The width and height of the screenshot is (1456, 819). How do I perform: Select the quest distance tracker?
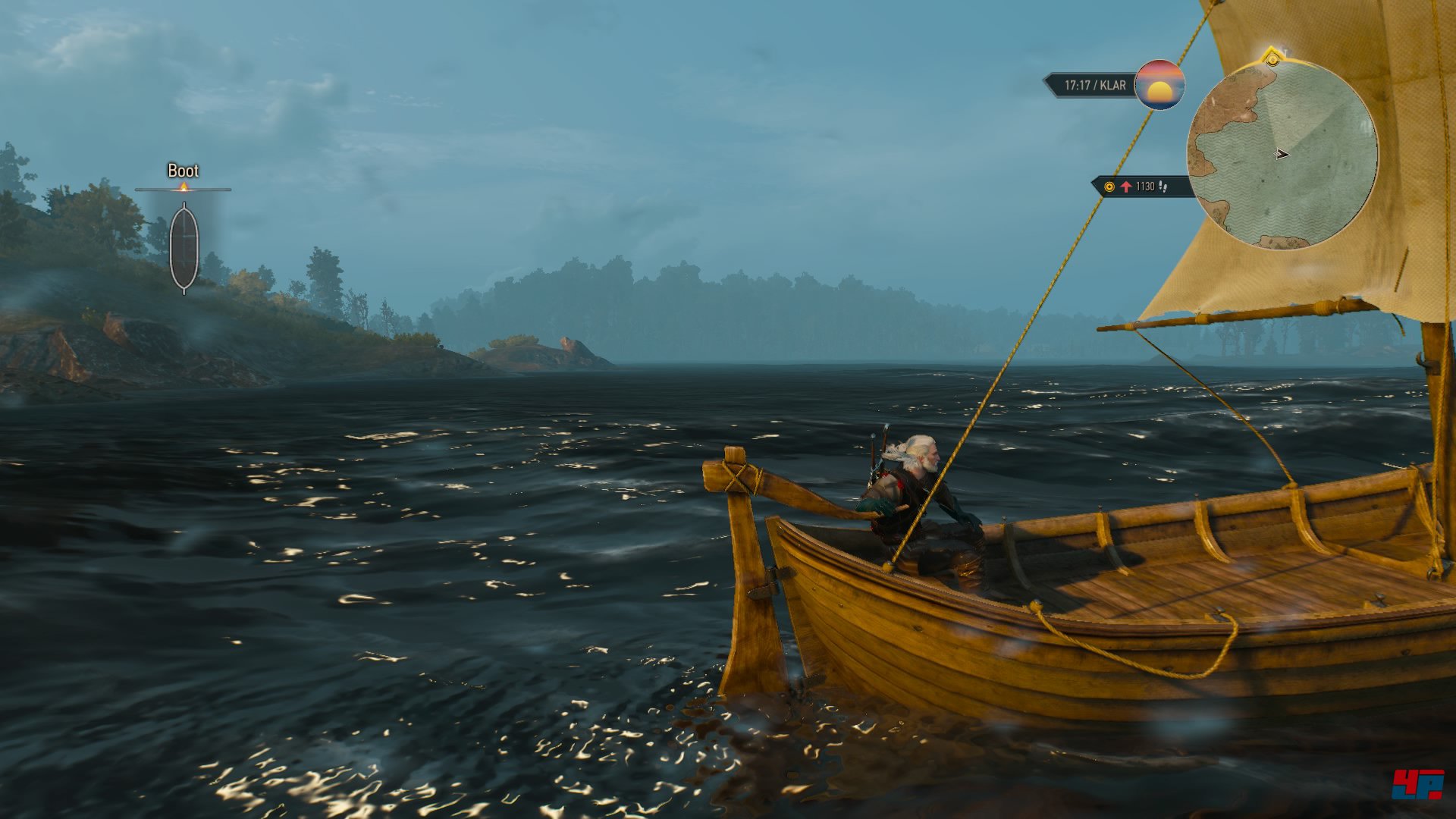coord(1139,187)
